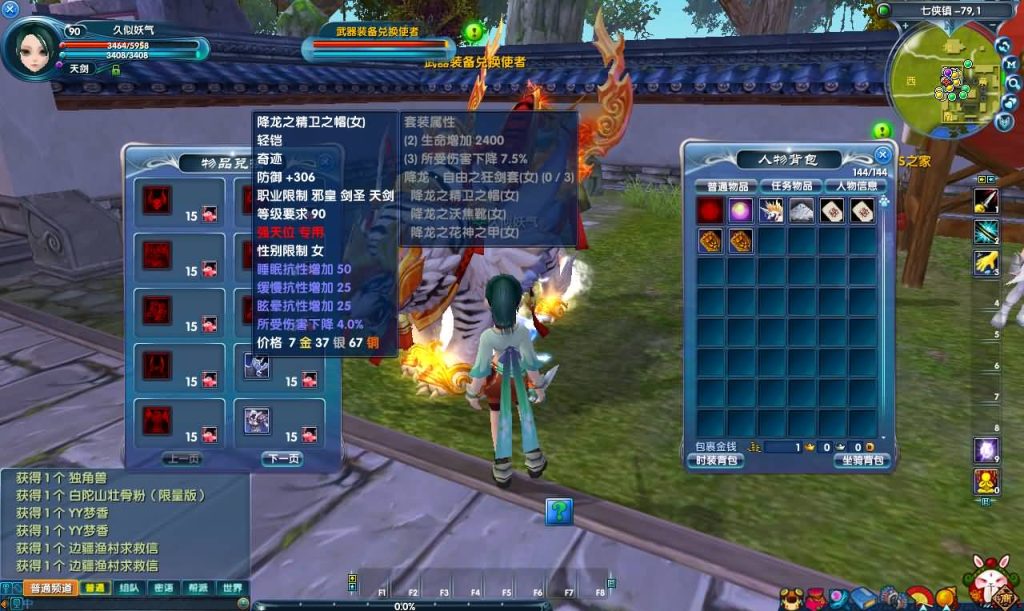Open the 密语 whisper chat tab
This screenshot has height=611, width=1024.
[x=164, y=588]
